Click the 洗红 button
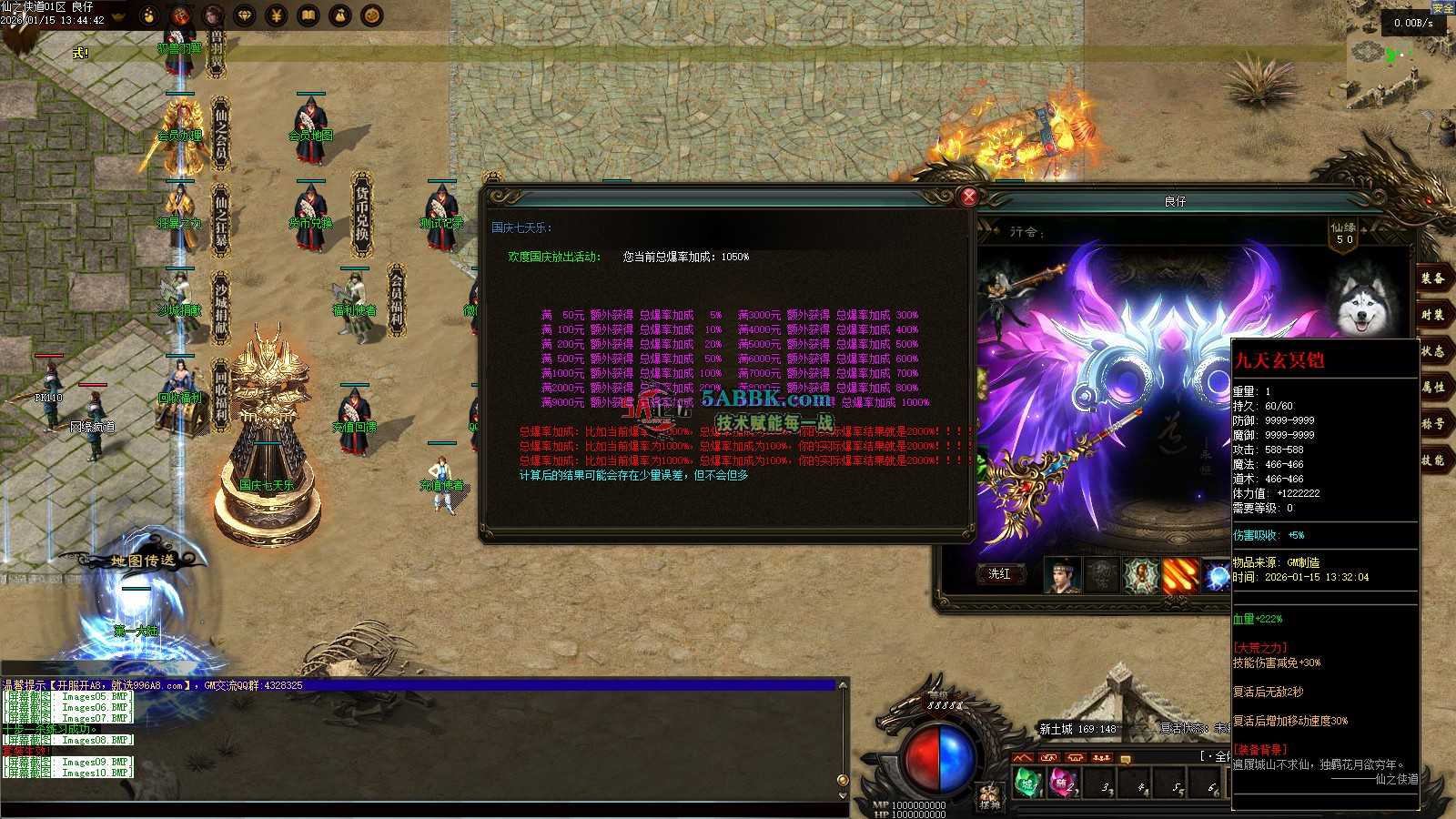 [999, 574]
